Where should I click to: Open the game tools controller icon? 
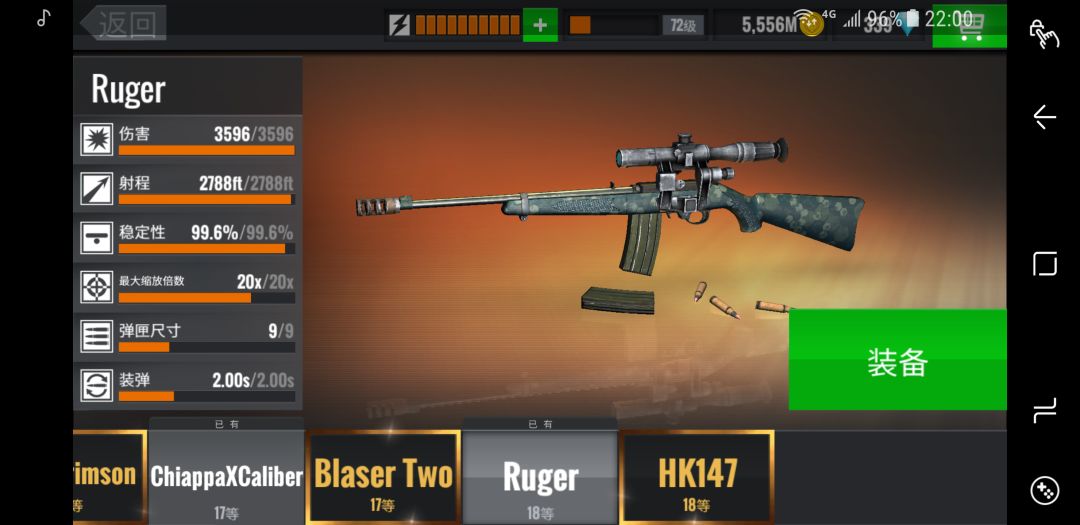click(x=1044, y=490)
